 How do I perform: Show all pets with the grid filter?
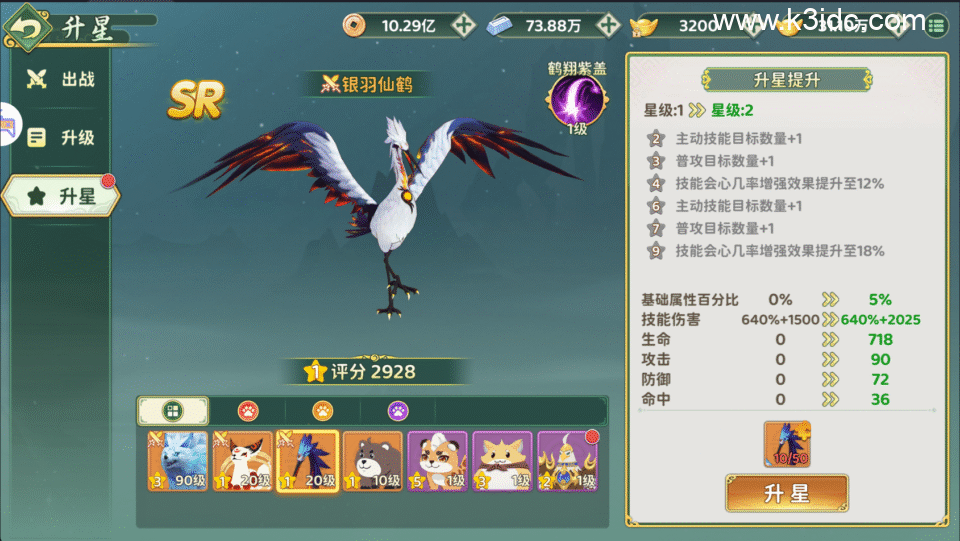point(173,410)
